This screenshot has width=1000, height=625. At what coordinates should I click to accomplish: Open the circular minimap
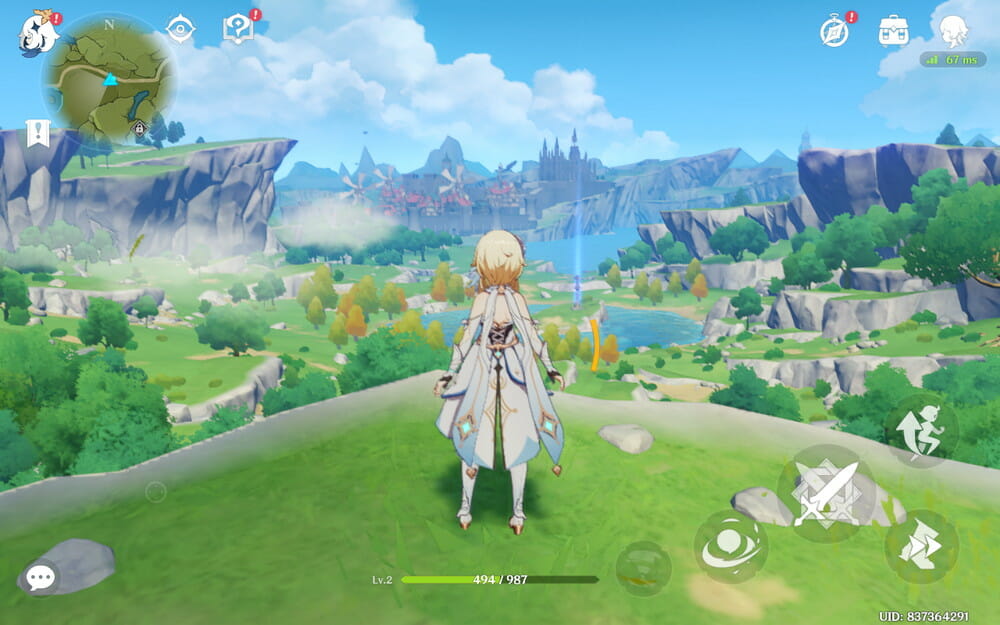[x=109, y=77]
